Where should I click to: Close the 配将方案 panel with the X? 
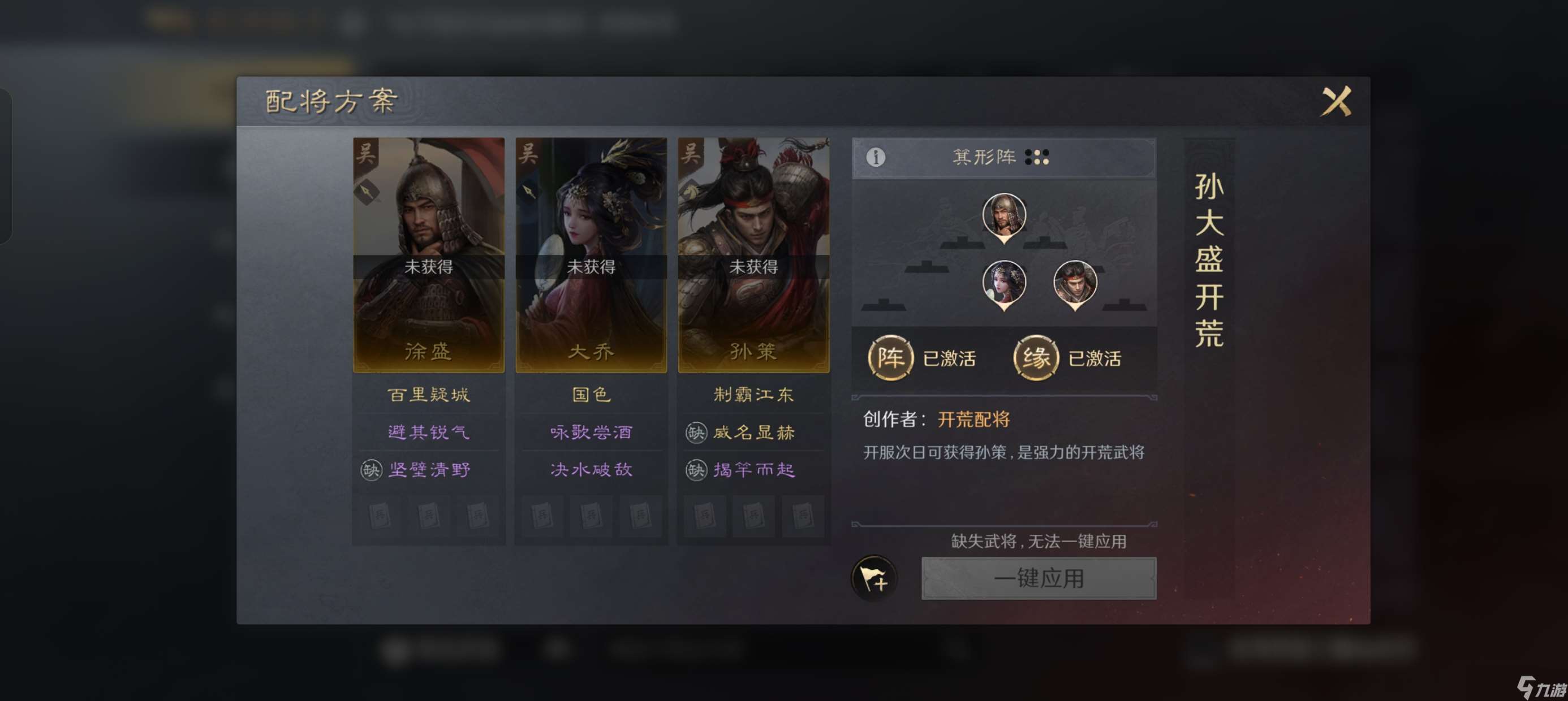(x=1338, y=101)
